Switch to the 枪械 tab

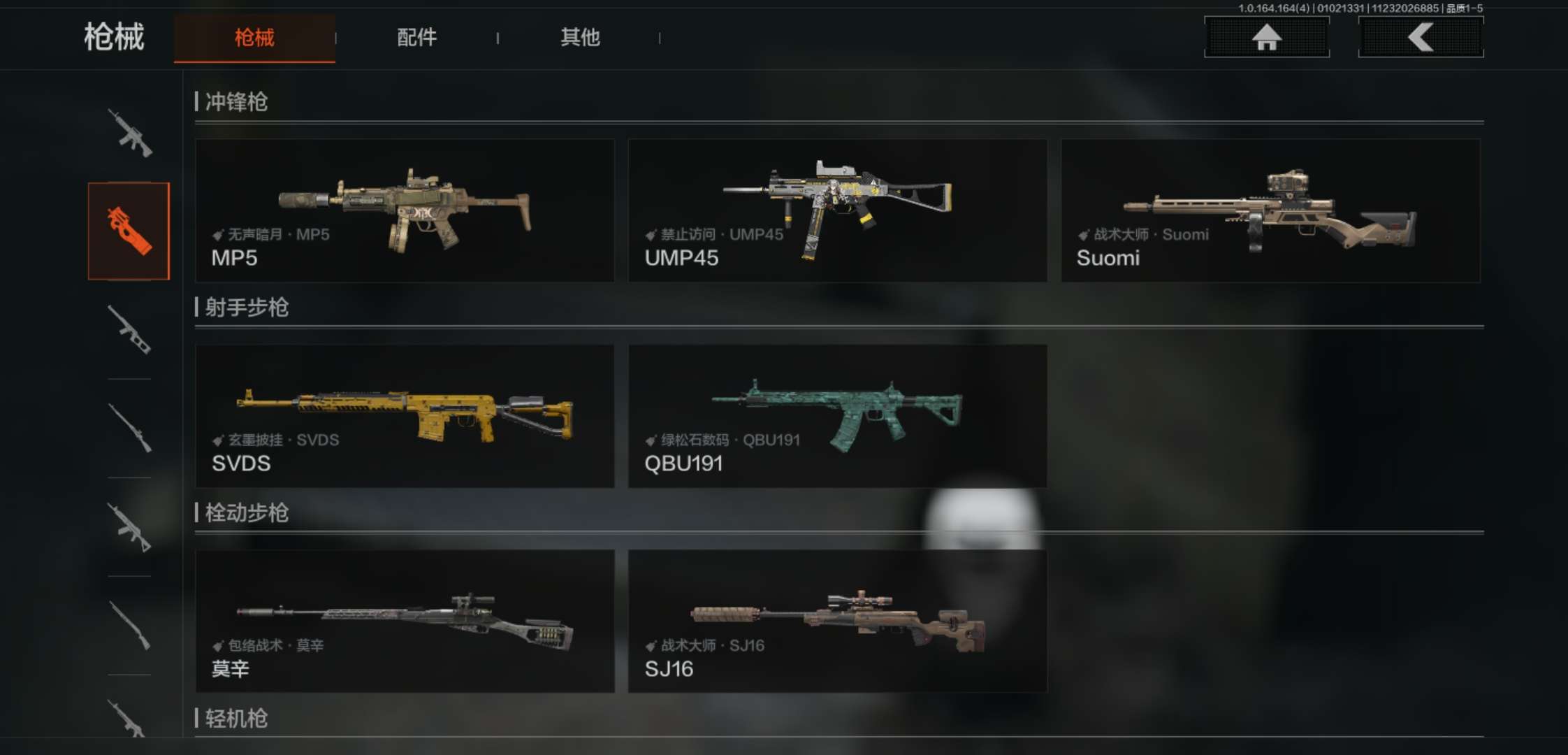pos(254,38)
